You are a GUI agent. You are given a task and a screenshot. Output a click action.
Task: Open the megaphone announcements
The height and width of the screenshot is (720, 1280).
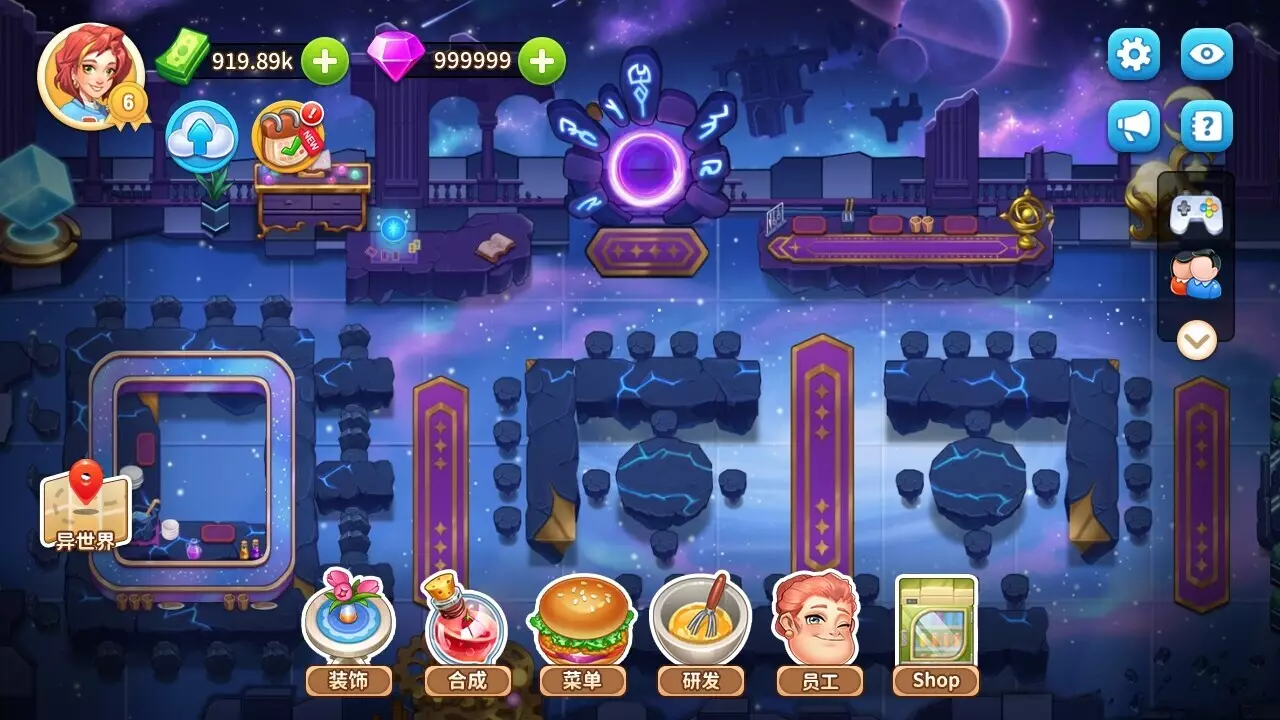[1133, 127]
